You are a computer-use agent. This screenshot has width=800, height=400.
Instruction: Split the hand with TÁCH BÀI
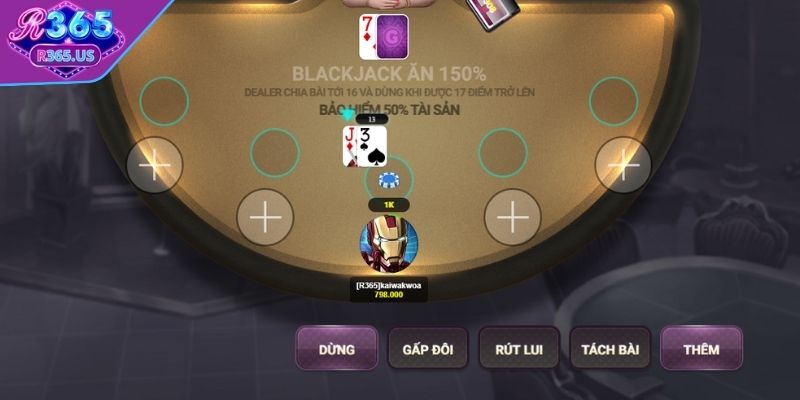(610, 349)
